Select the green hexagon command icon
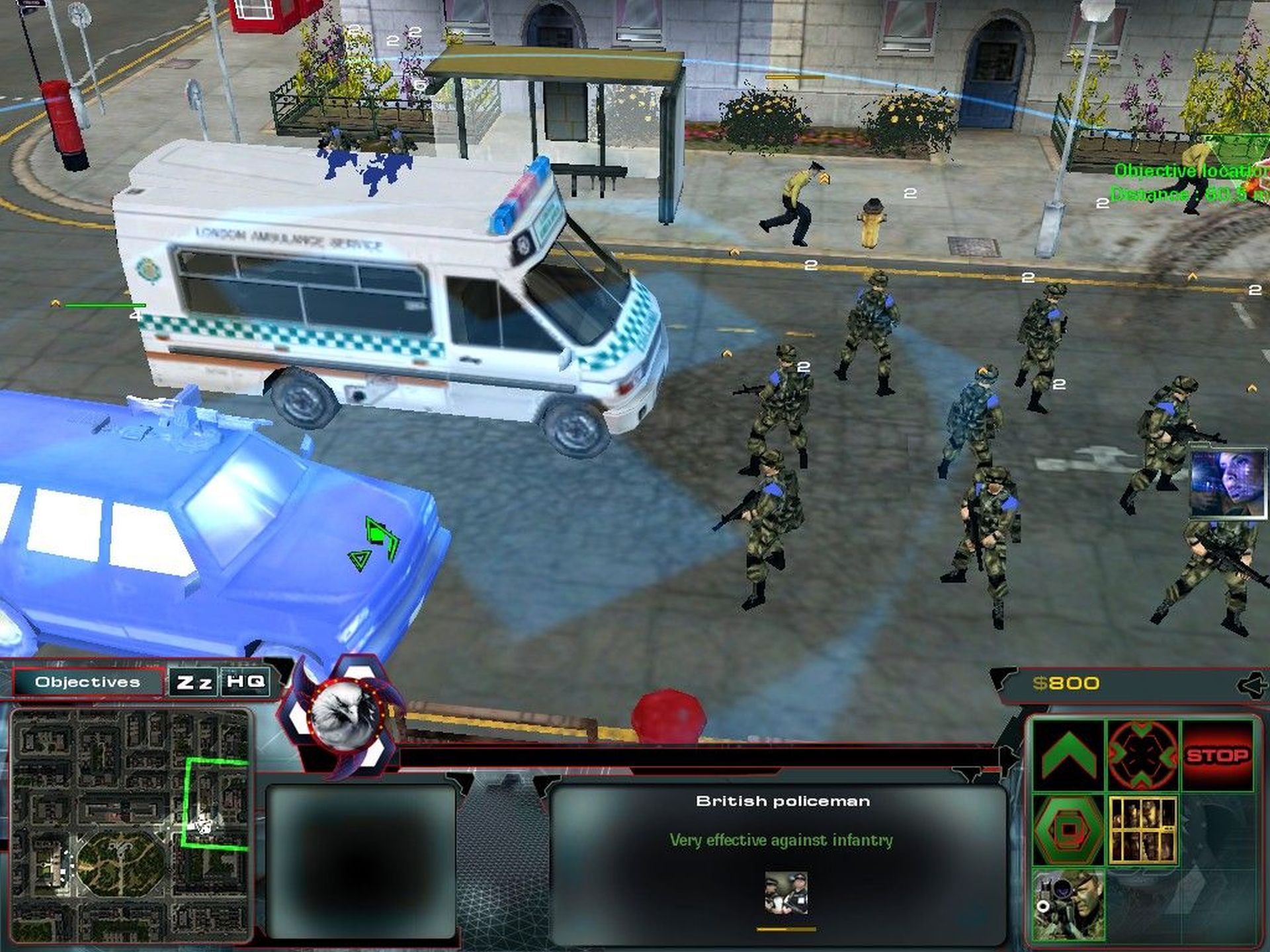Viewport: 1270px width, 952px height. click(x=1068, y=830)
